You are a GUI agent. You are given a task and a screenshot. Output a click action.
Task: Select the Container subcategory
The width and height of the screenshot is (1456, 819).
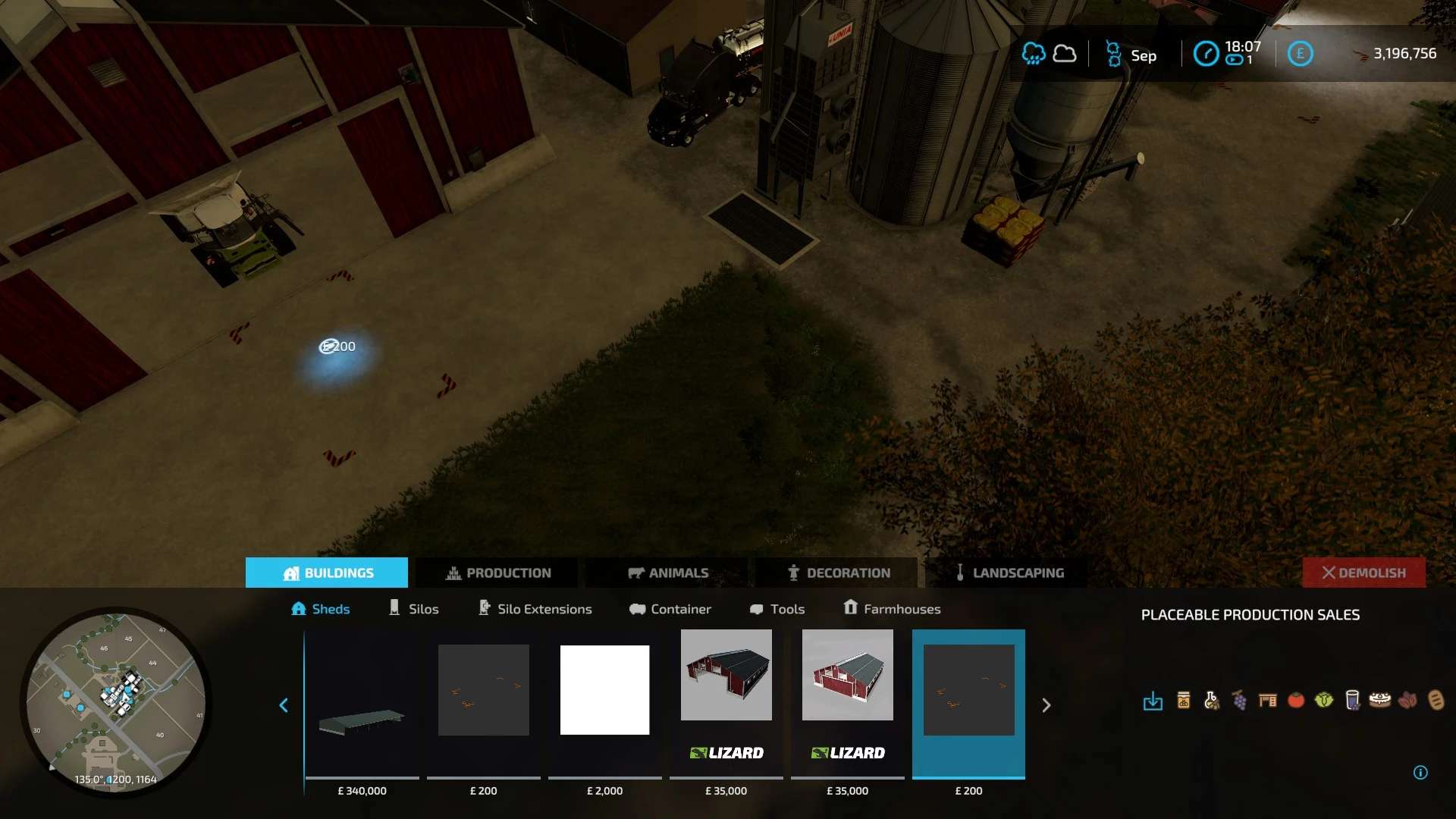[670, 609]
